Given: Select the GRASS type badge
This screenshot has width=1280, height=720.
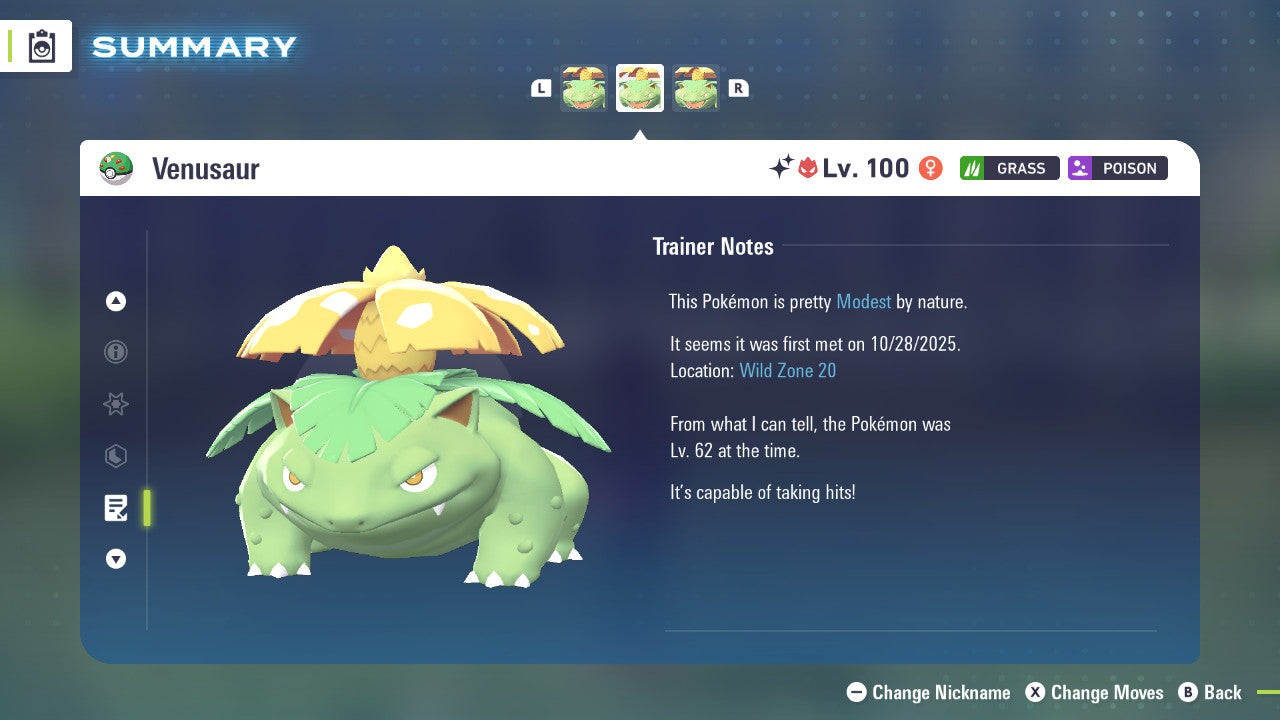Looking at the screenshot, I should tap(1009, 168).
